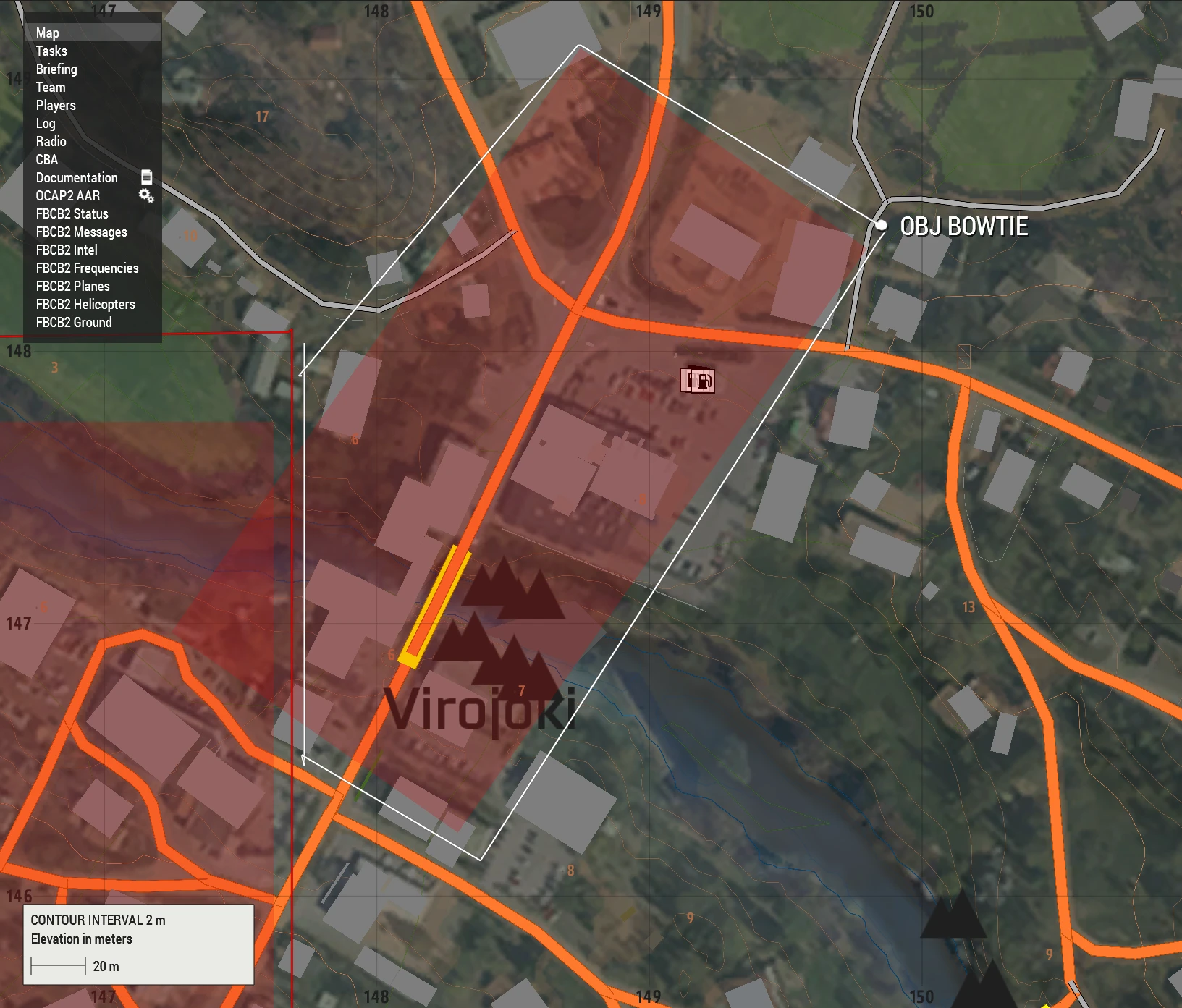The image size is (1182, 1008).
Task: Open FBCB2 Helicopters
Action: click(85, 304)
